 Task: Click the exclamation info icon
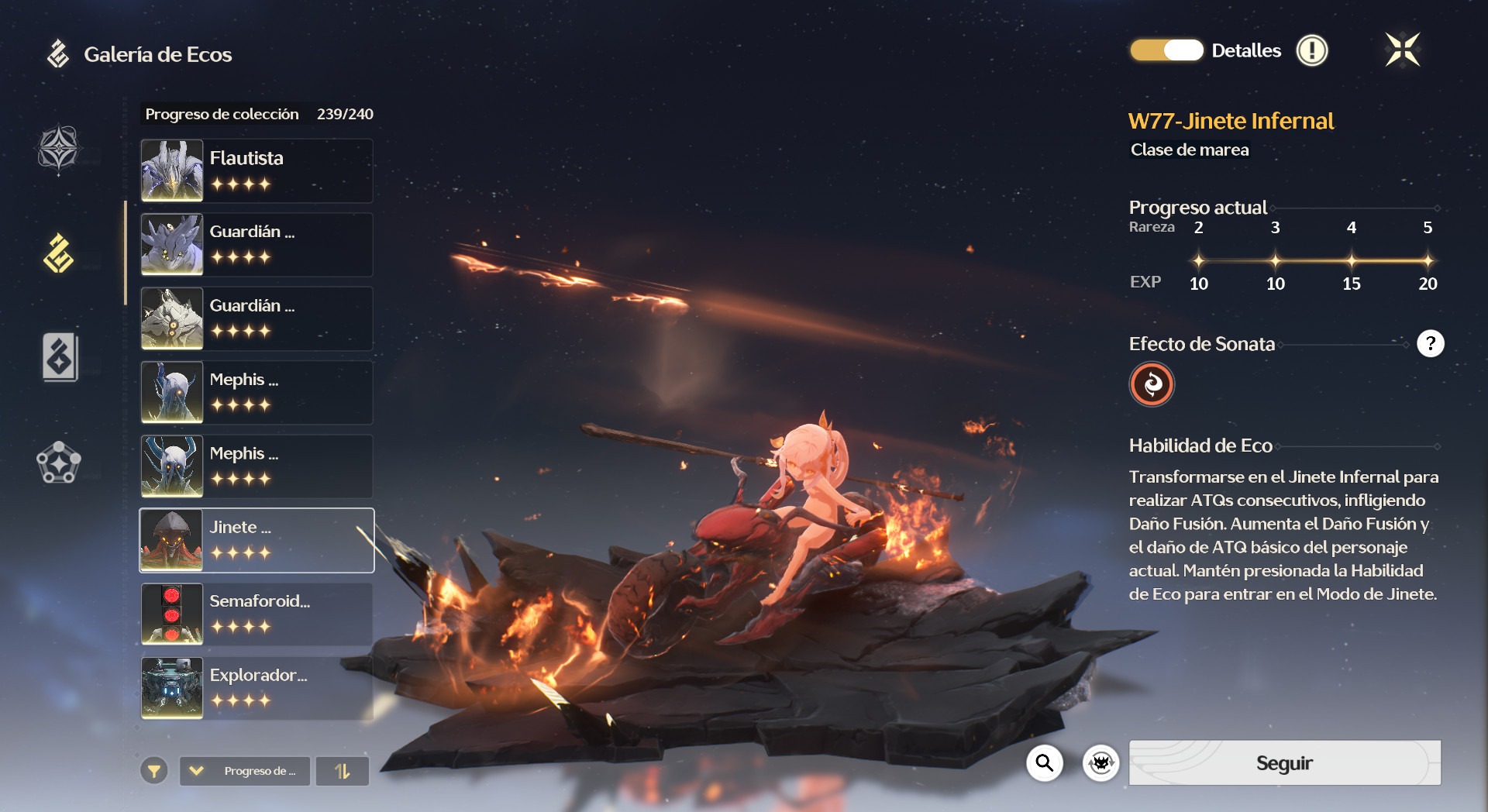pos(1312,51)
